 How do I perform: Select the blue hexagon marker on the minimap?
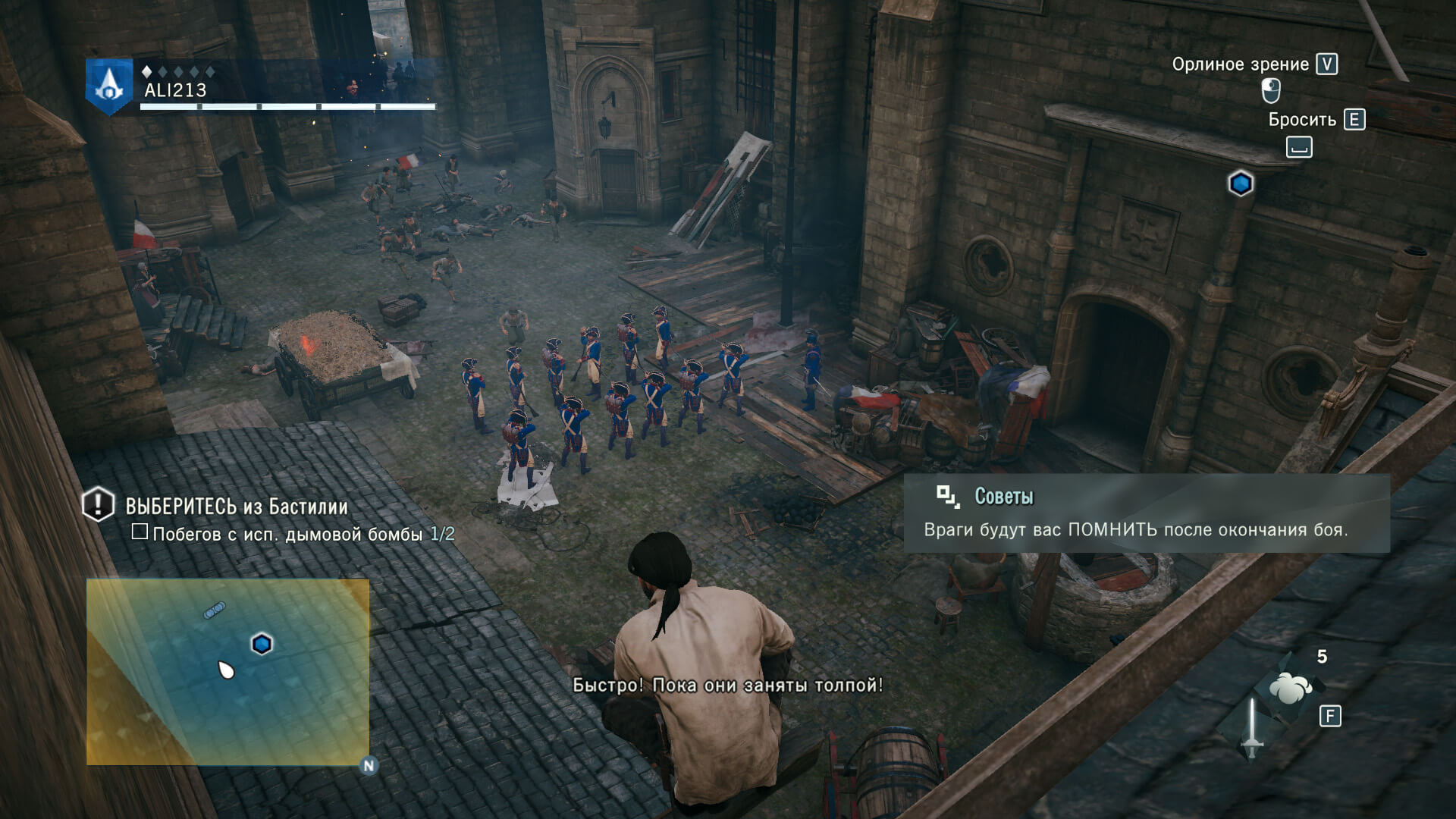click(262, 644)
